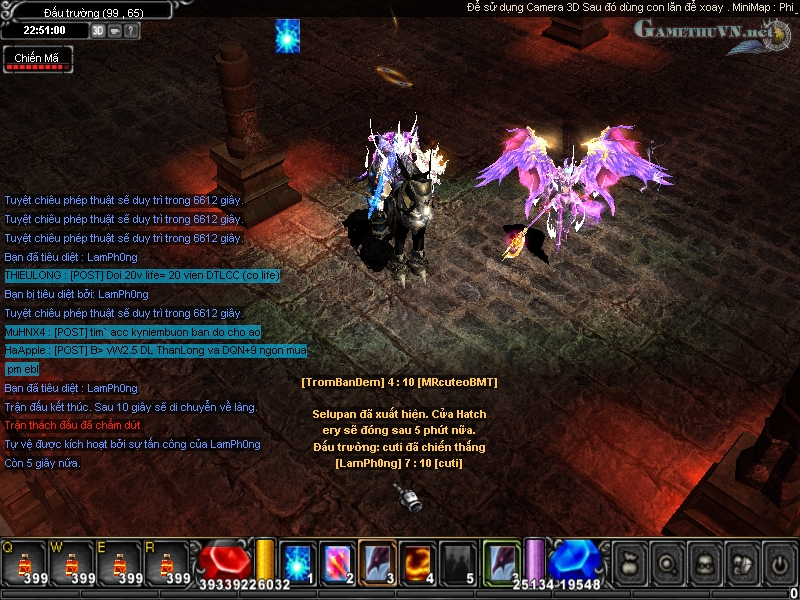Click the green-framed active skill icon
The width and height of the screenshot is (800, 600).
(x=501, y=561)
